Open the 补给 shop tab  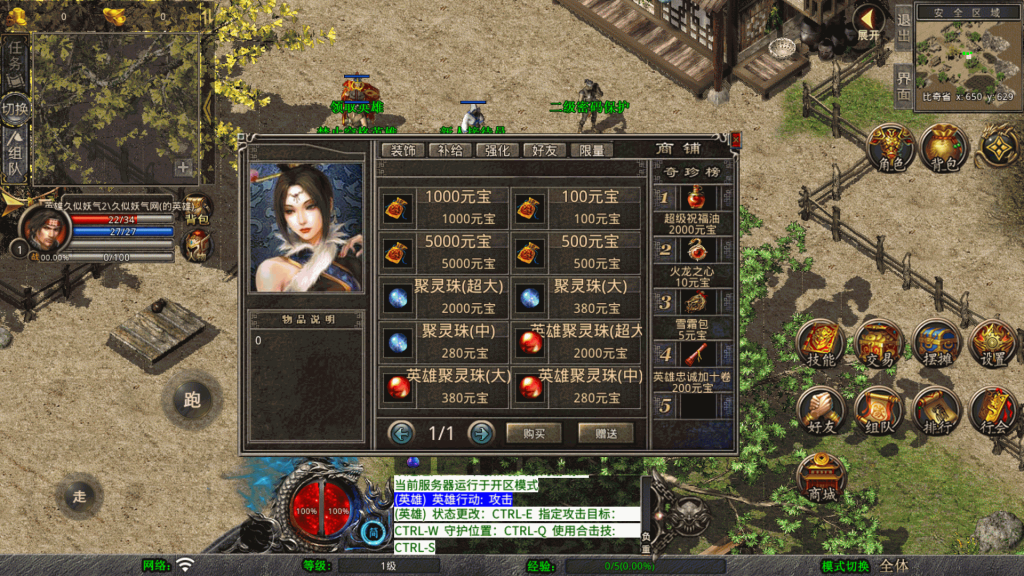click(x=450, y=150)
